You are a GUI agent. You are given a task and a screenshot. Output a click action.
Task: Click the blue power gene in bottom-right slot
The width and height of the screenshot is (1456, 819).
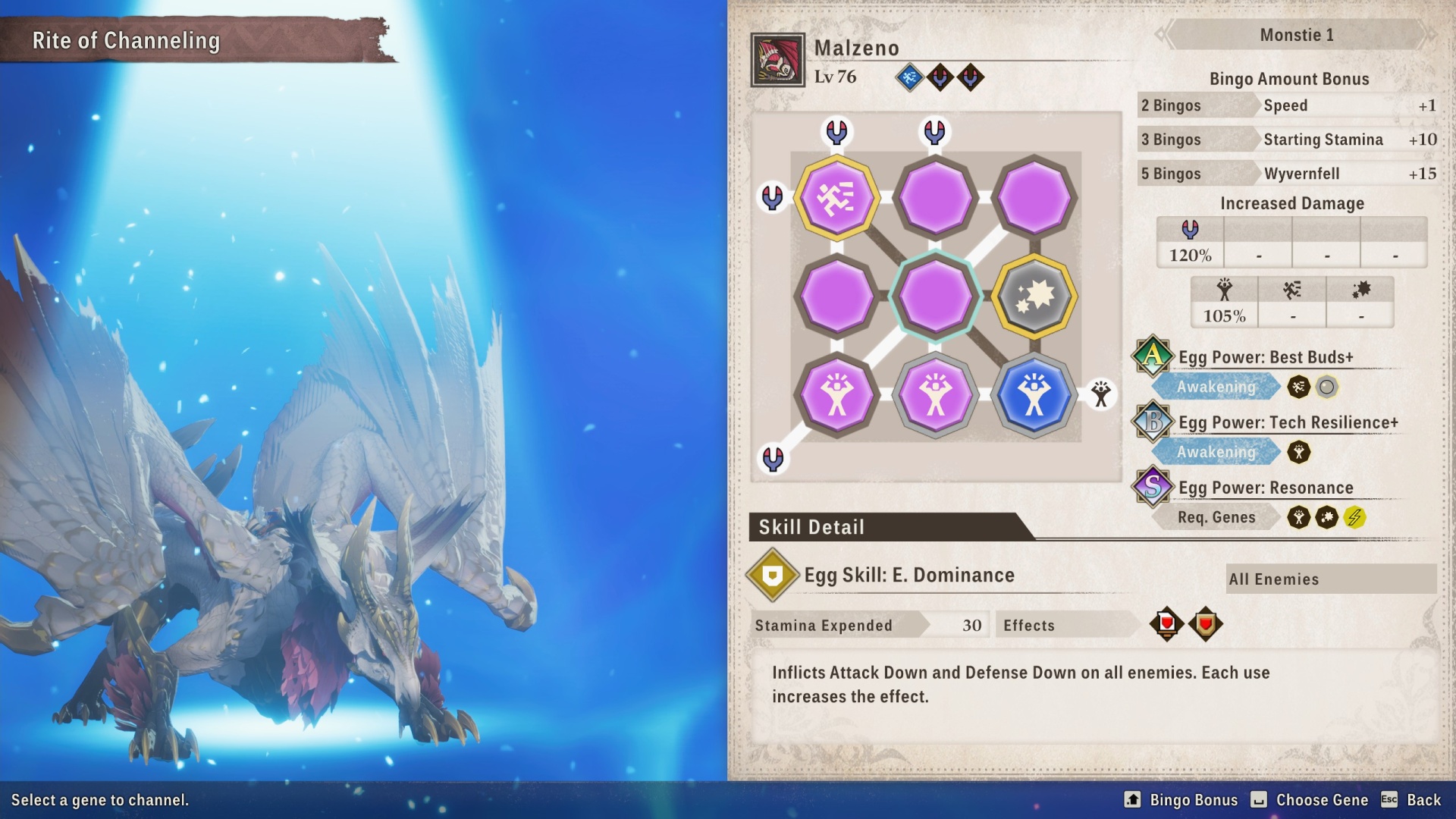[1034, 395]
